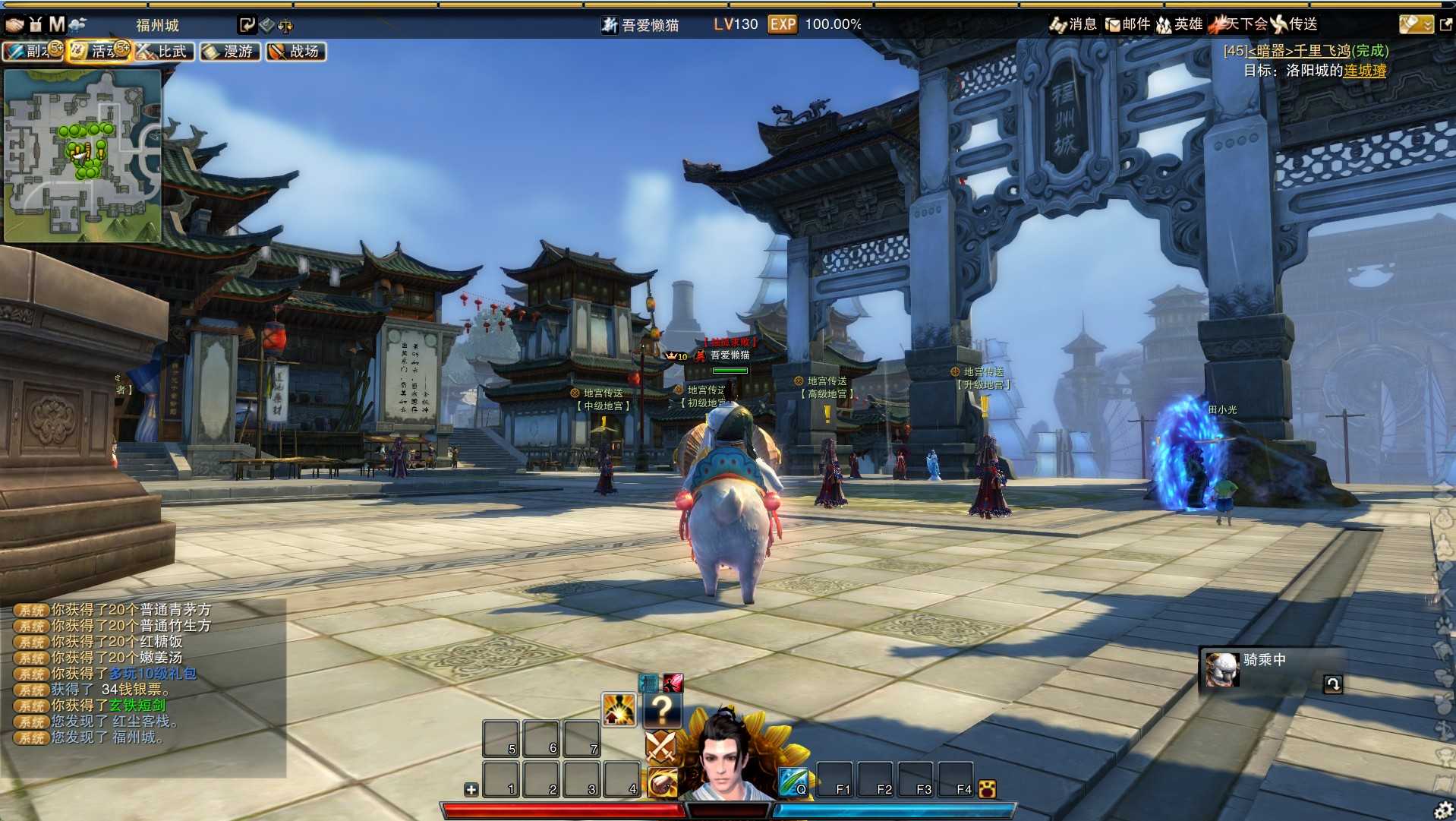
Task: Click the M map icon
Action: 57,24
